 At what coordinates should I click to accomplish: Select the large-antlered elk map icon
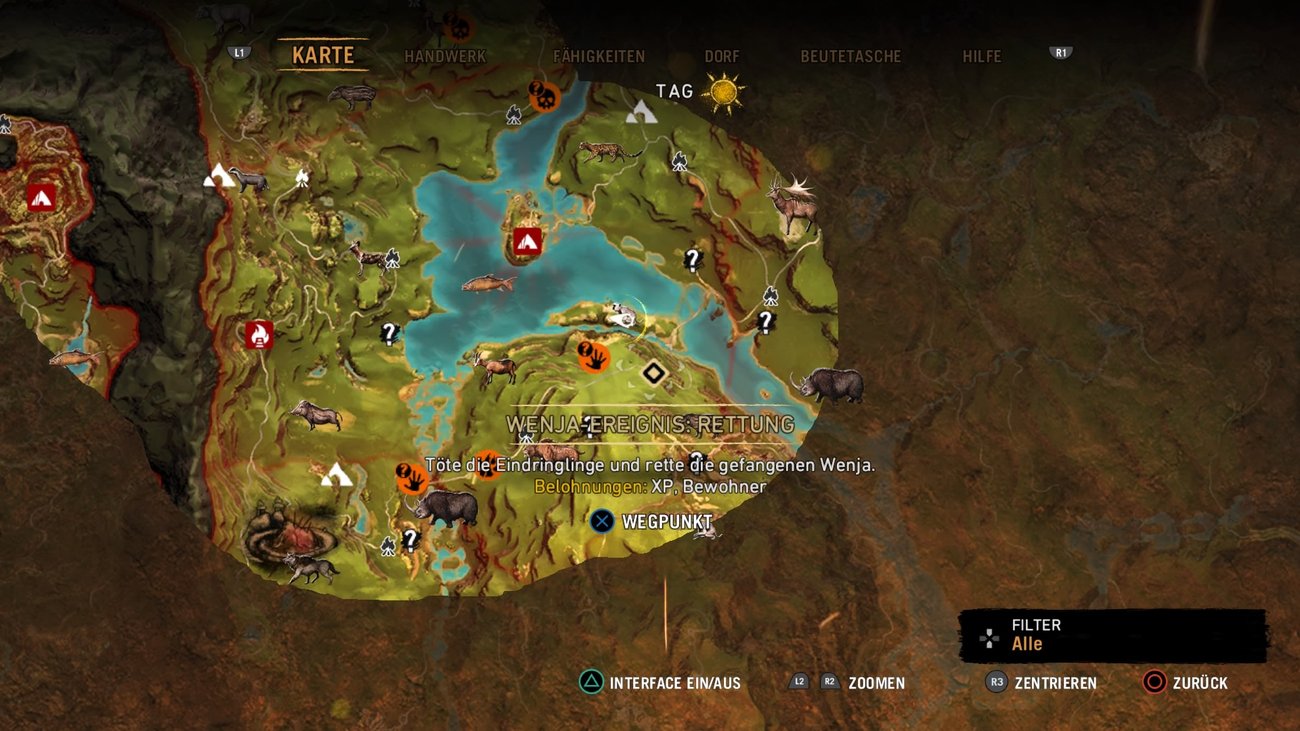[x=791, y=204]
